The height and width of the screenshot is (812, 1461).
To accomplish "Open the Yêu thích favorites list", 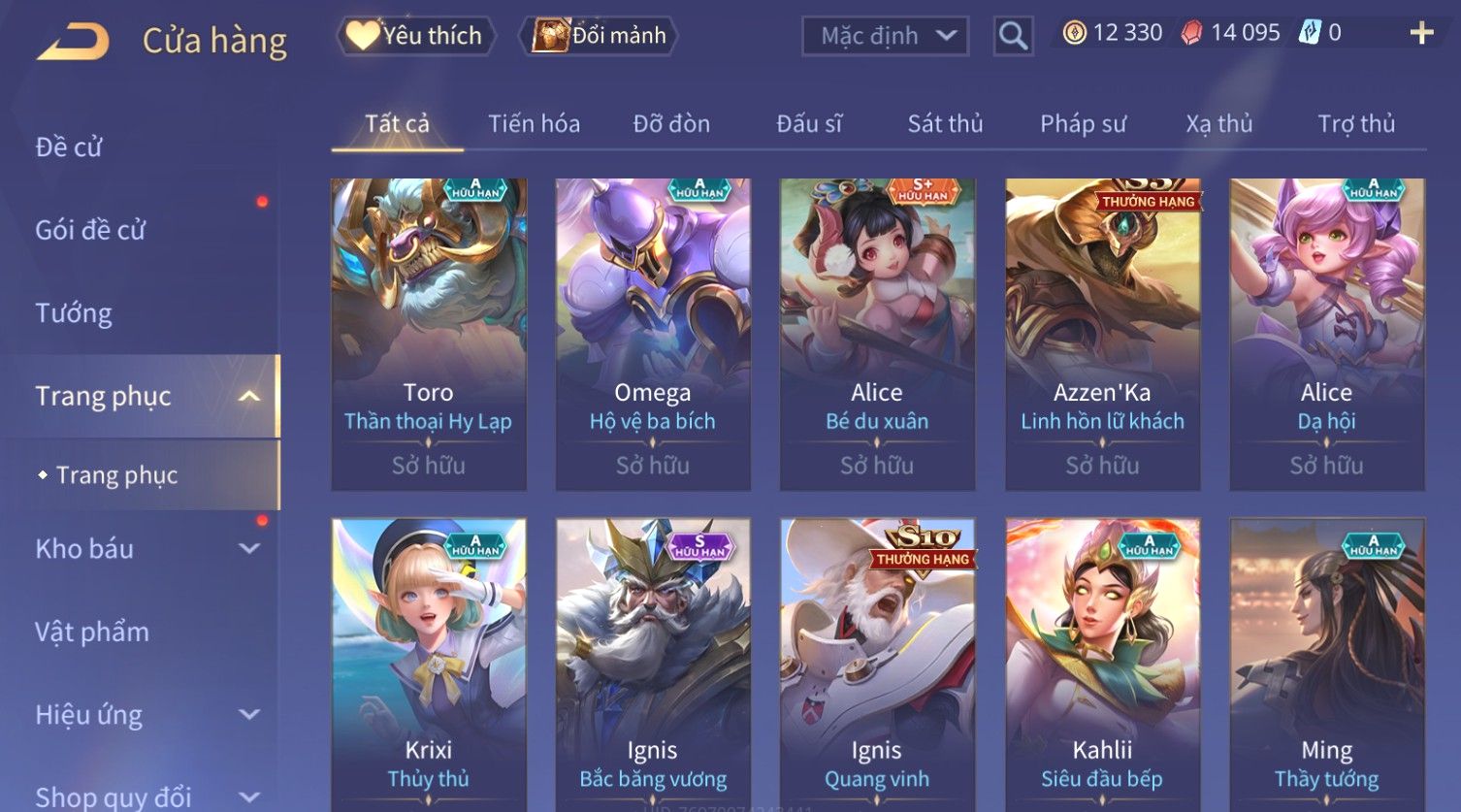I will point(416,36).
